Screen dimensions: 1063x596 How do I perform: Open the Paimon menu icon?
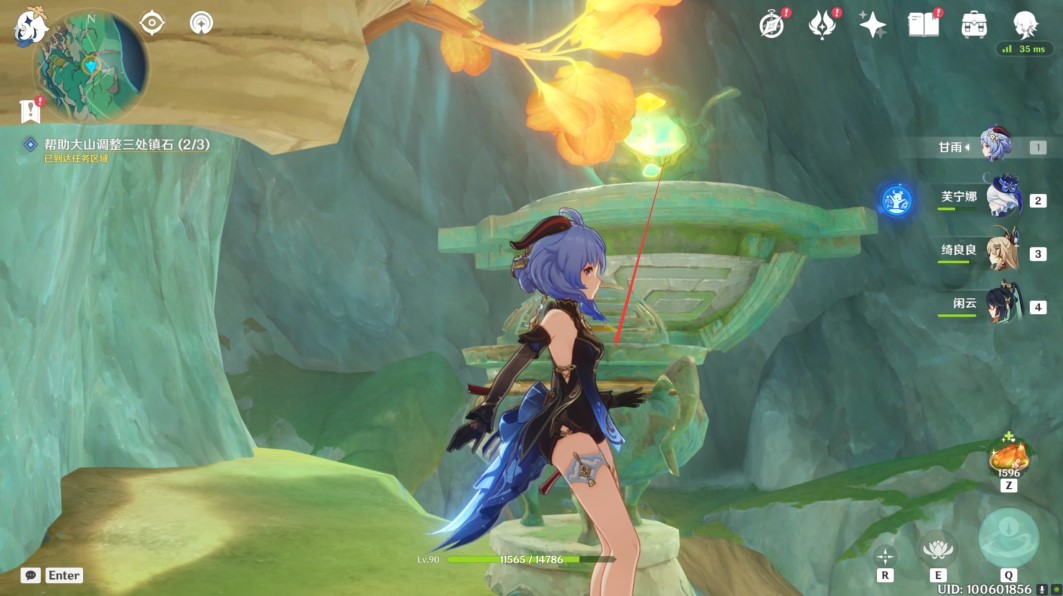[x=30, y=27]
